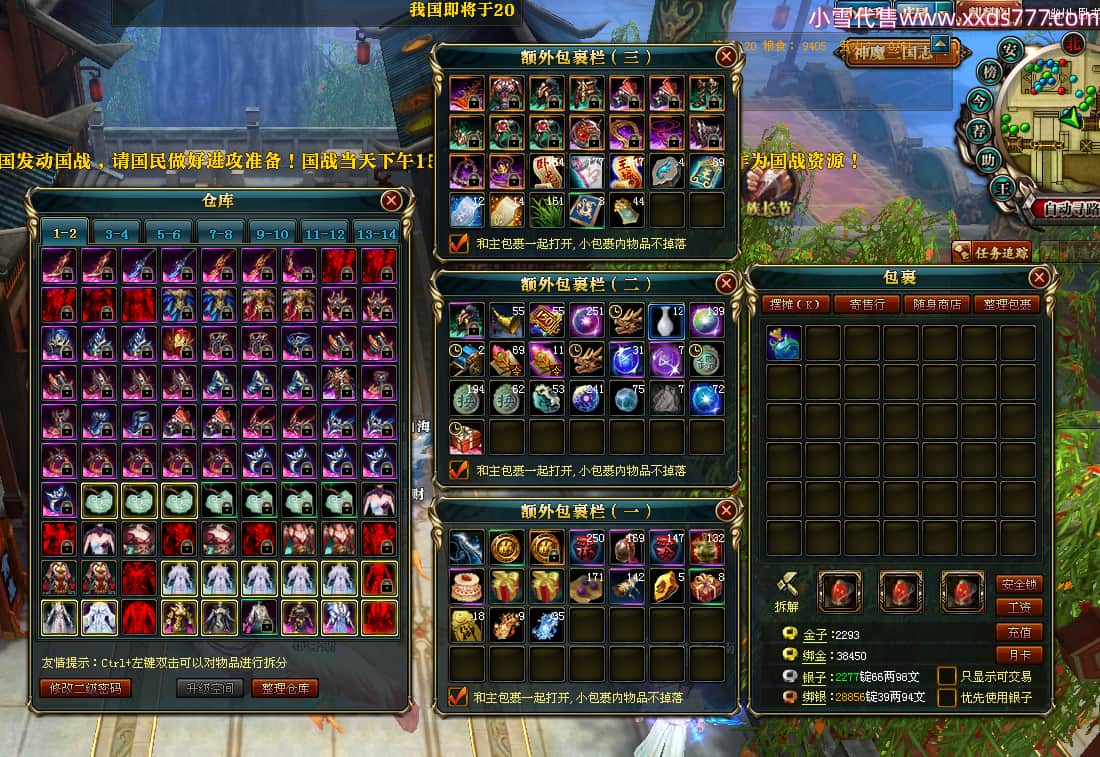The height and width of the screenshot is (757, 1100).
Task: Select the 拆解 hammer disassemble icon
Action: pos(788,589)
